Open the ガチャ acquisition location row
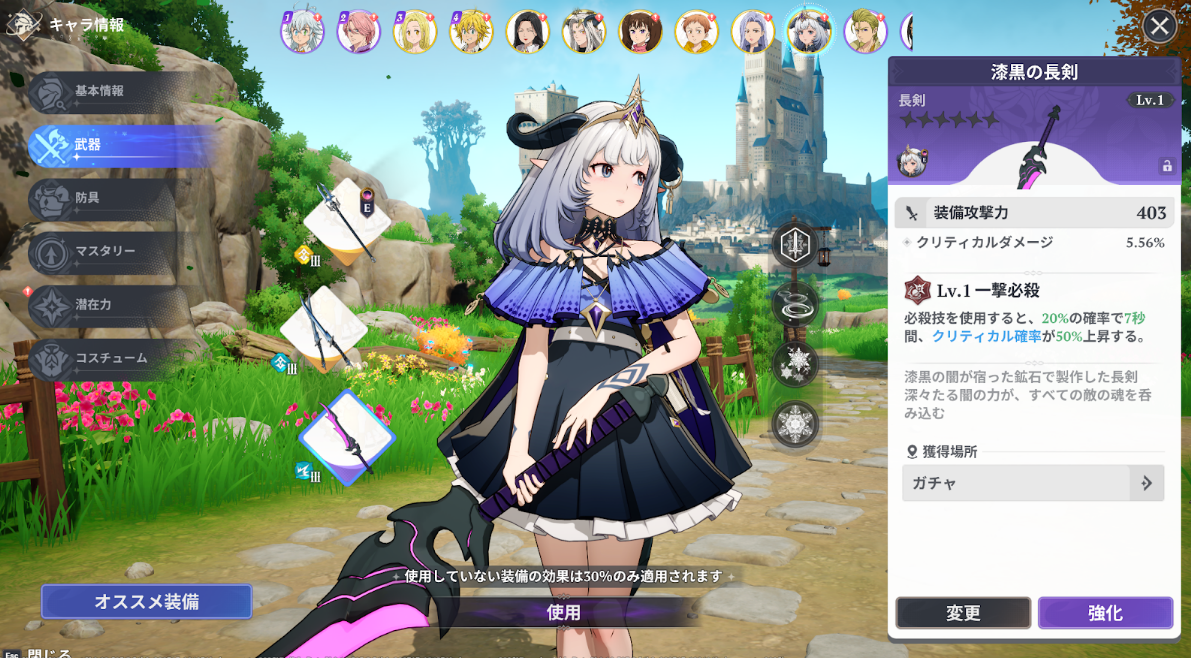Image resolution: width=1191 pixels, height=658 pixels. tap(1032, 483)
